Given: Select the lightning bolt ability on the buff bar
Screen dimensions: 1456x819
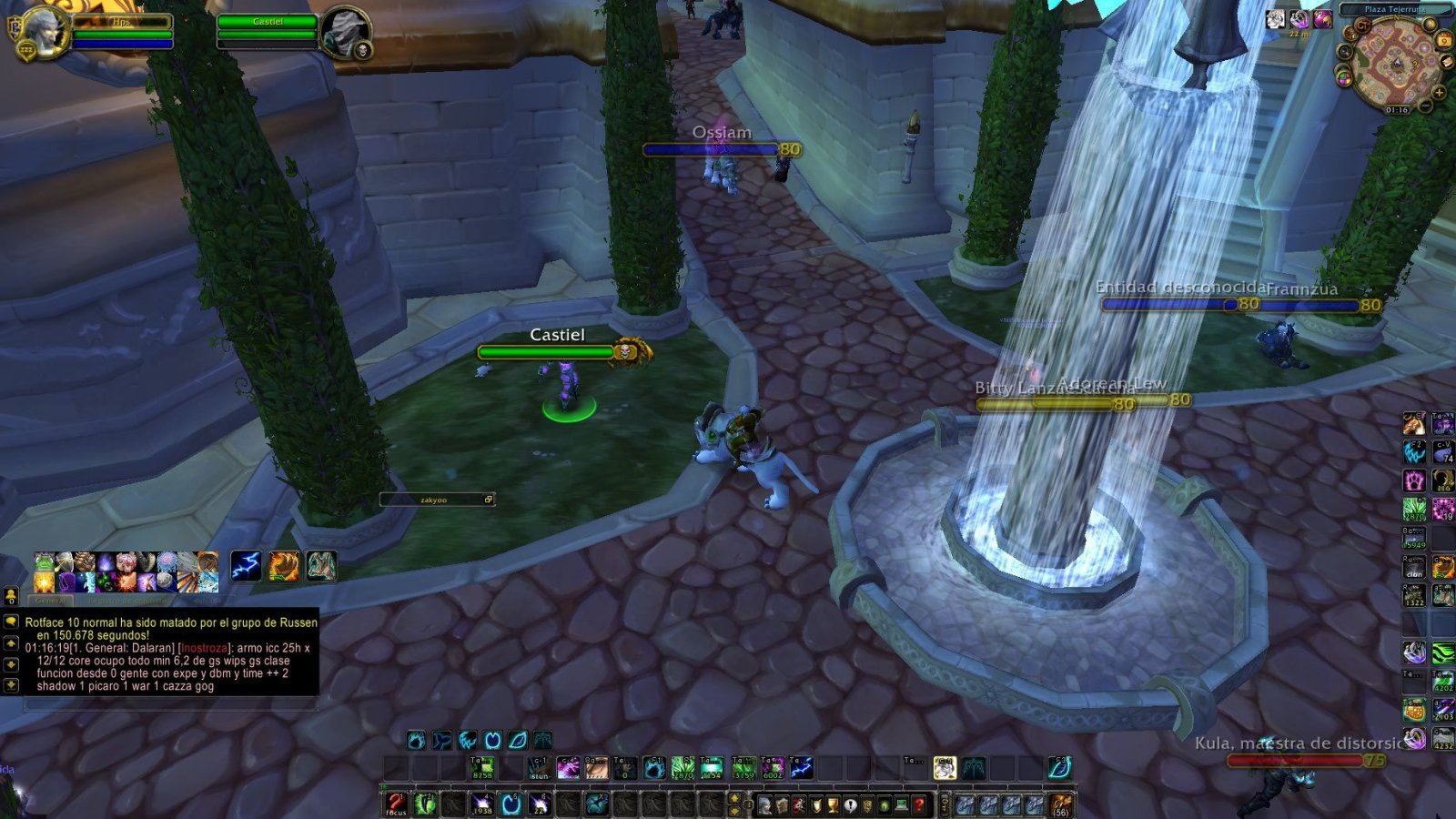Looking at the screenshot, I should pos(246,565).
